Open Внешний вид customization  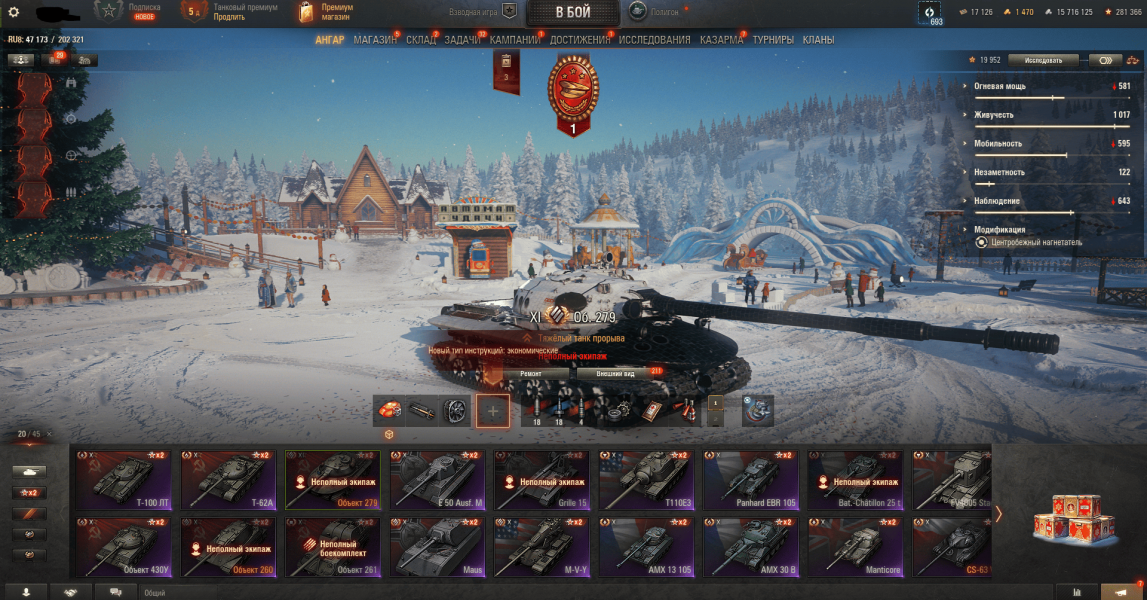(x=615, y=373)
